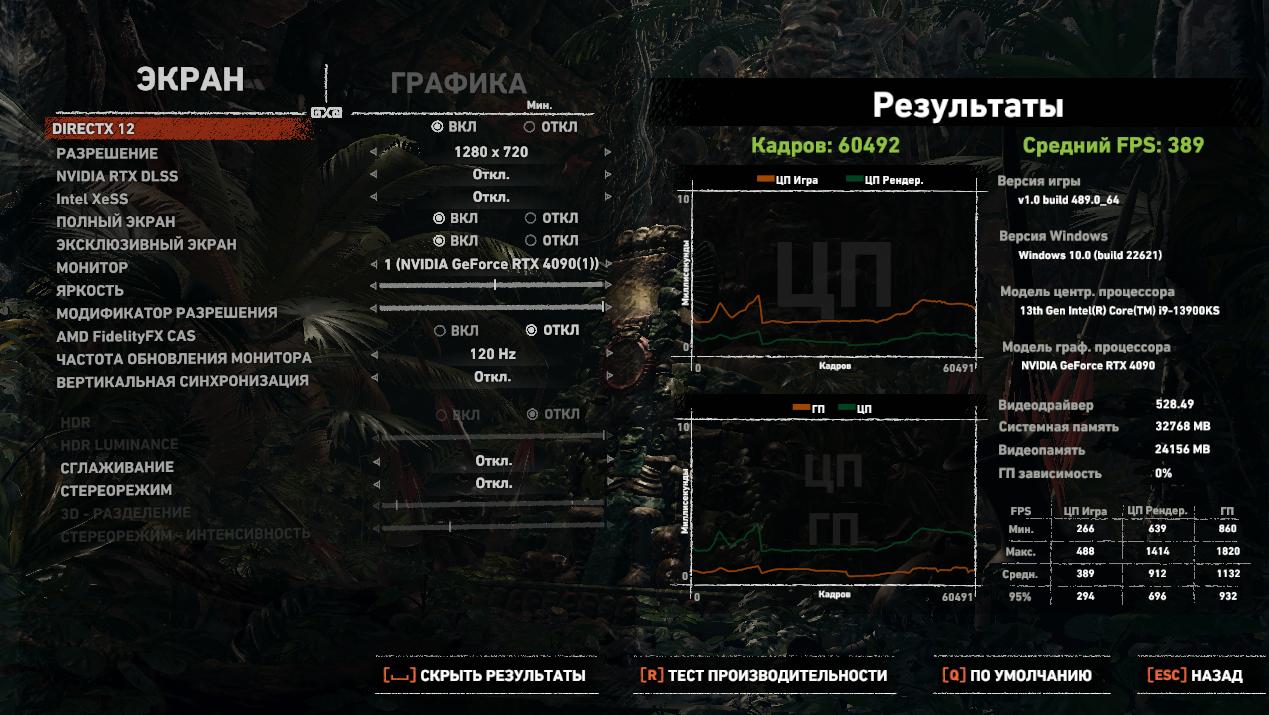1269x715 pixels.
Task: Click the МОДИФИКАТОР РАЗРЕШЕНИЯ slider
Action: (x=492, y=308)
